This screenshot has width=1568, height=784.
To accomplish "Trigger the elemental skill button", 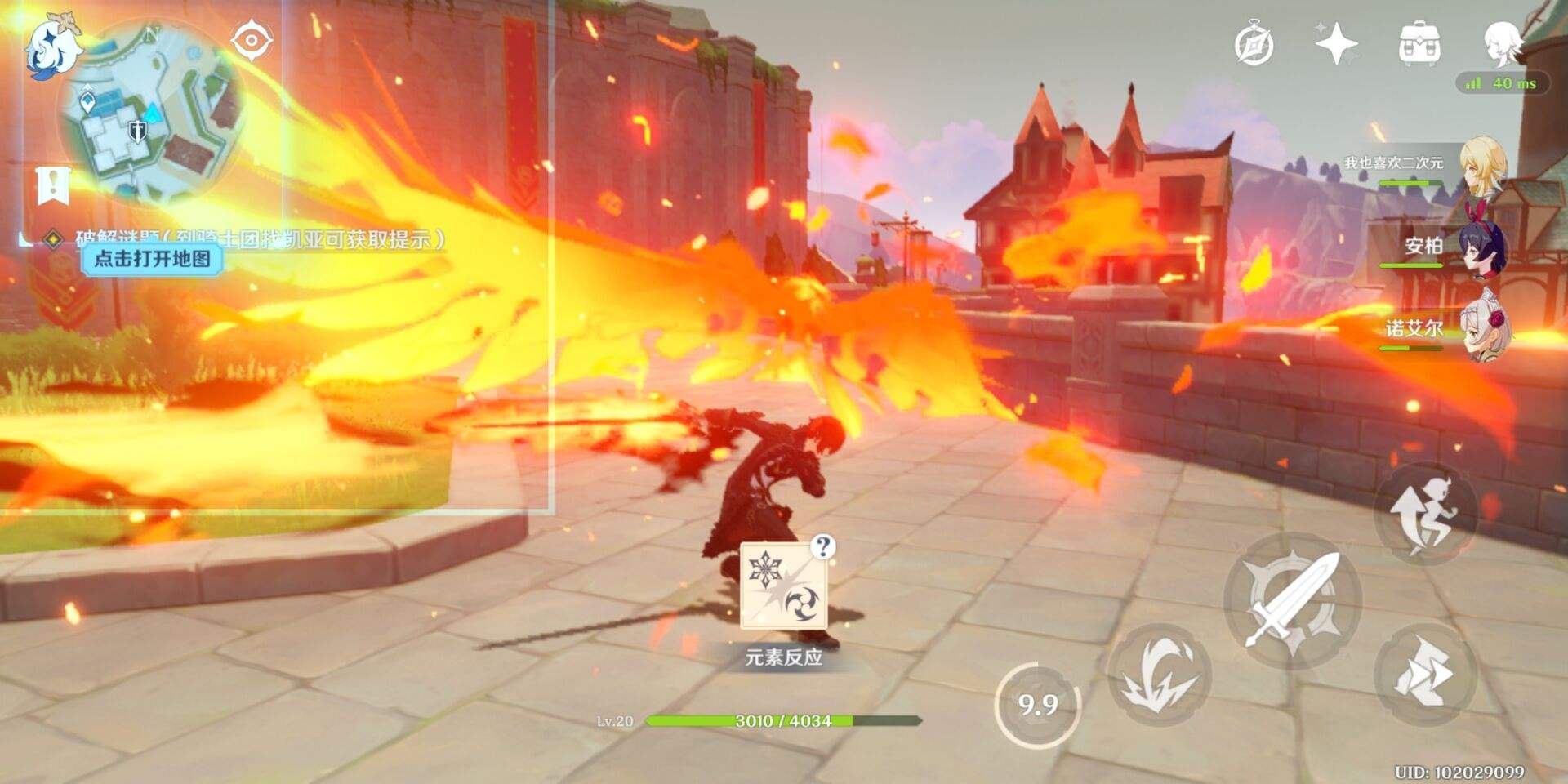I will click(x=1159, y=674).
